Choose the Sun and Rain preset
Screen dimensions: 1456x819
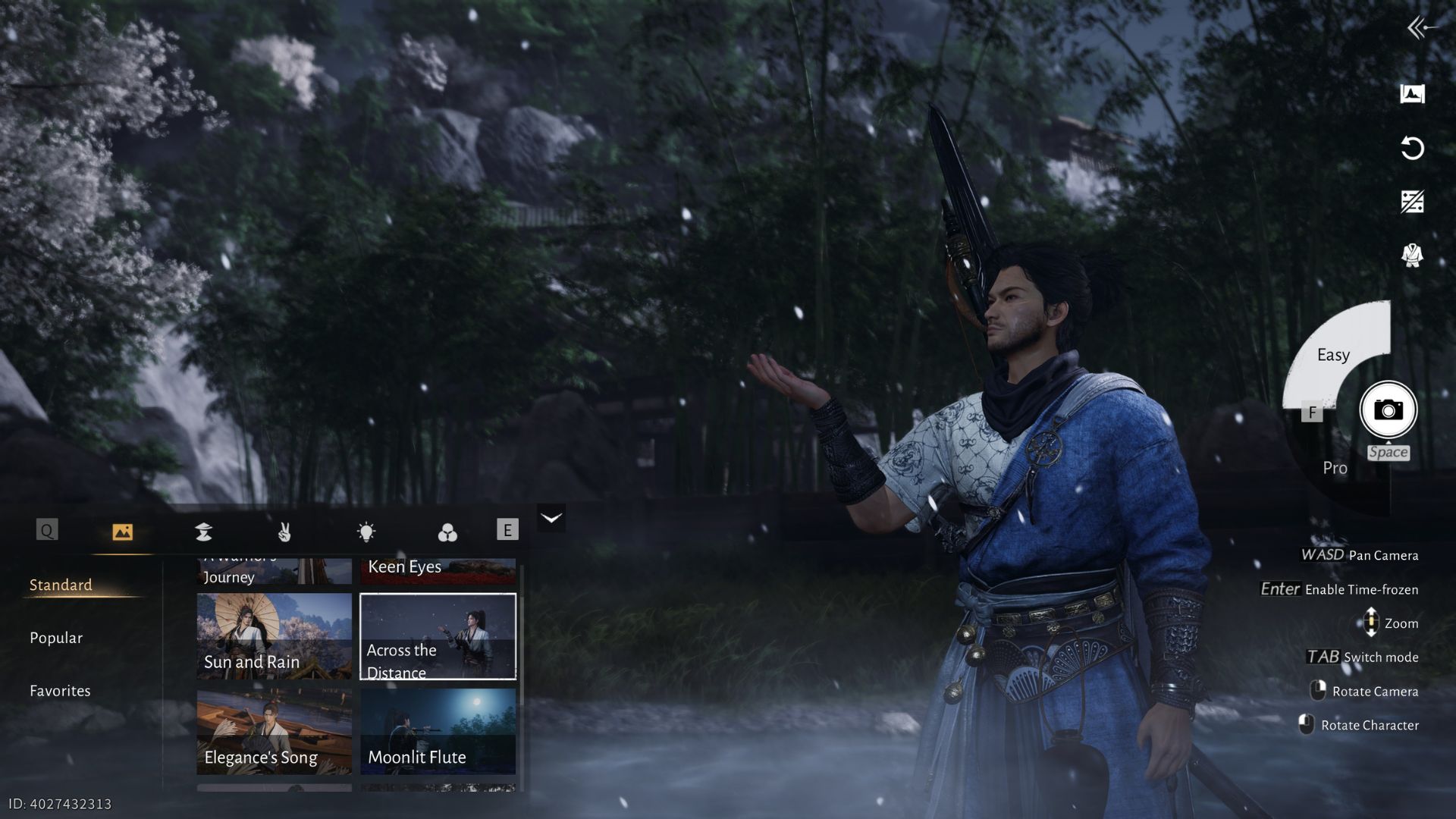point(274,635)
